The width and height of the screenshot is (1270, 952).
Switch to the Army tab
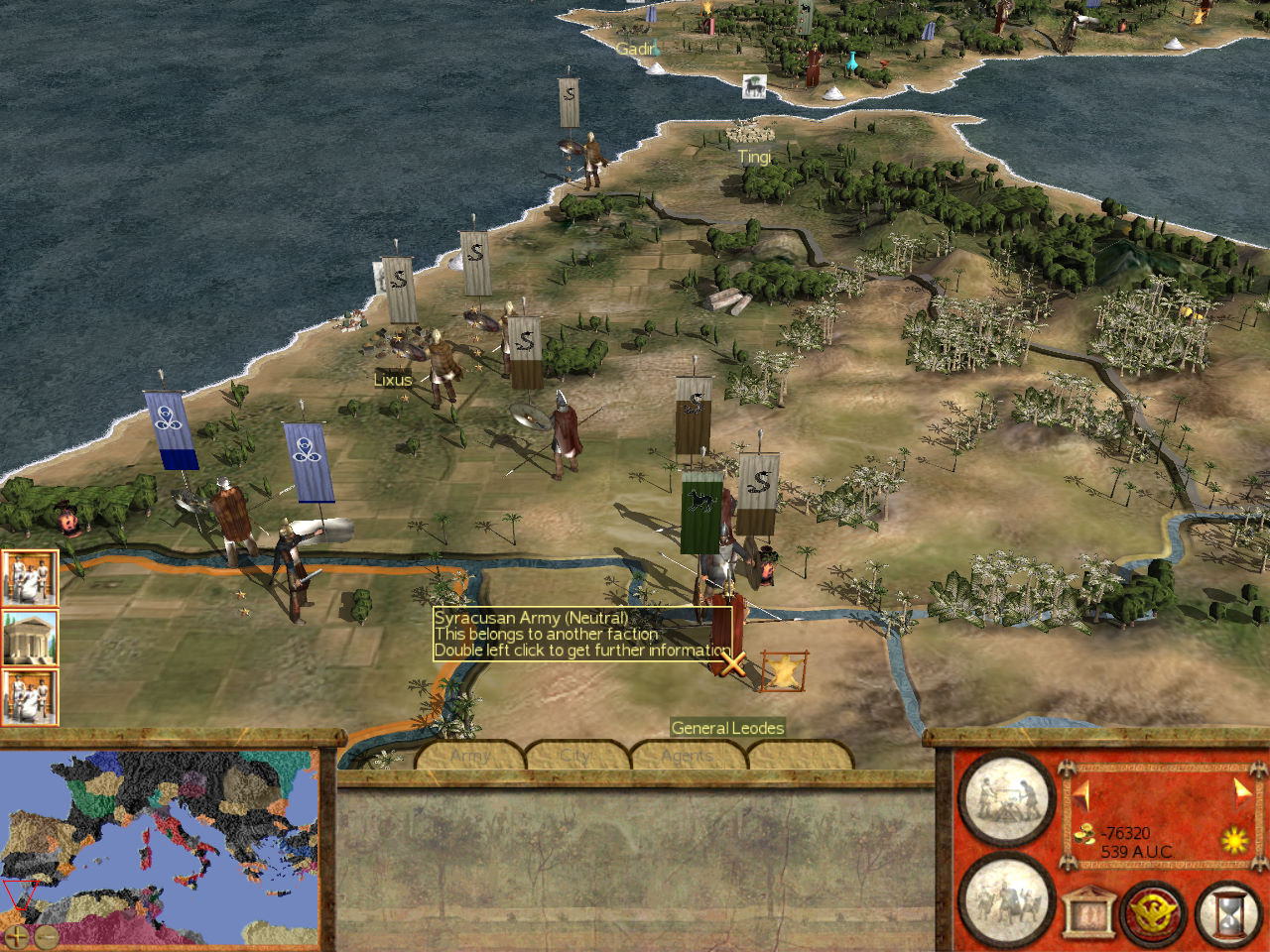470,756
